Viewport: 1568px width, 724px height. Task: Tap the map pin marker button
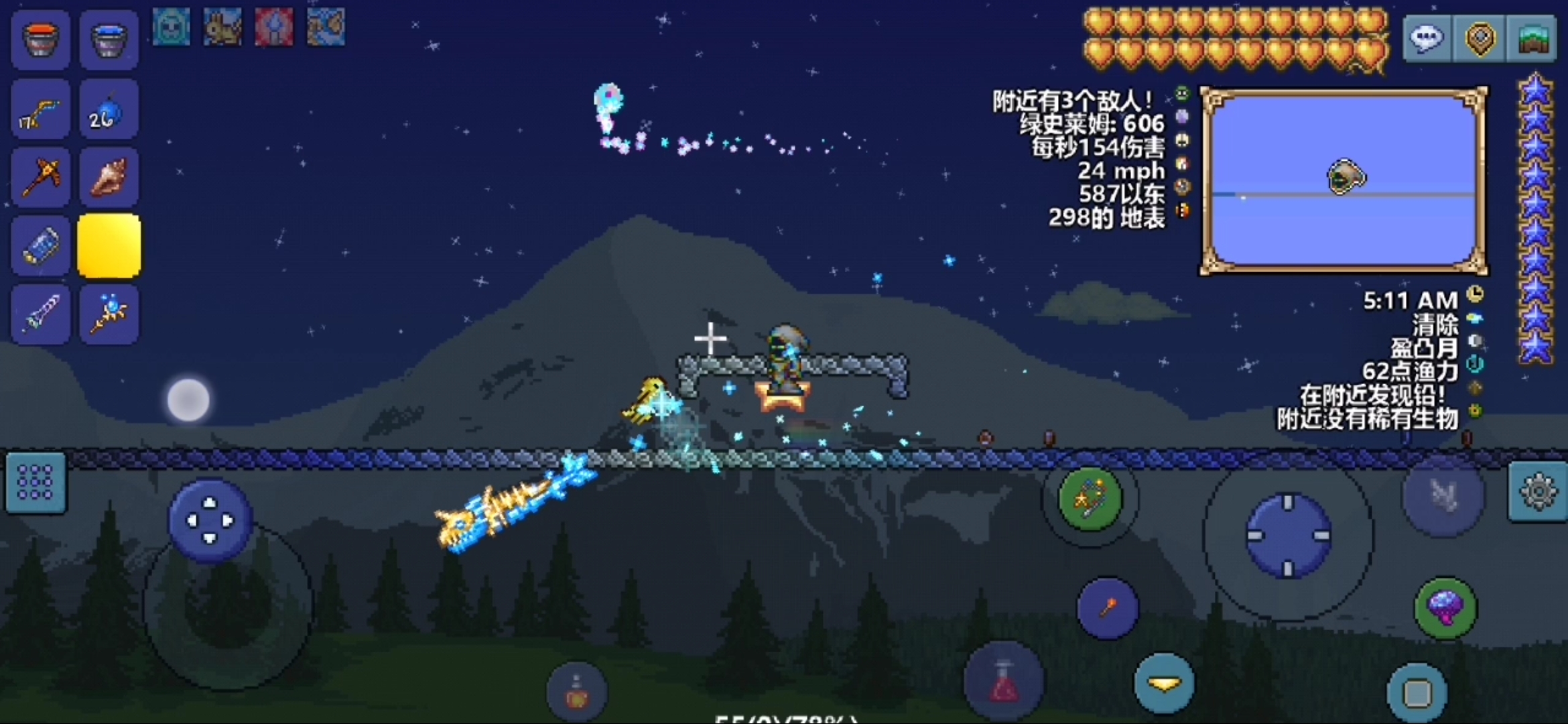pos(1480,39)
